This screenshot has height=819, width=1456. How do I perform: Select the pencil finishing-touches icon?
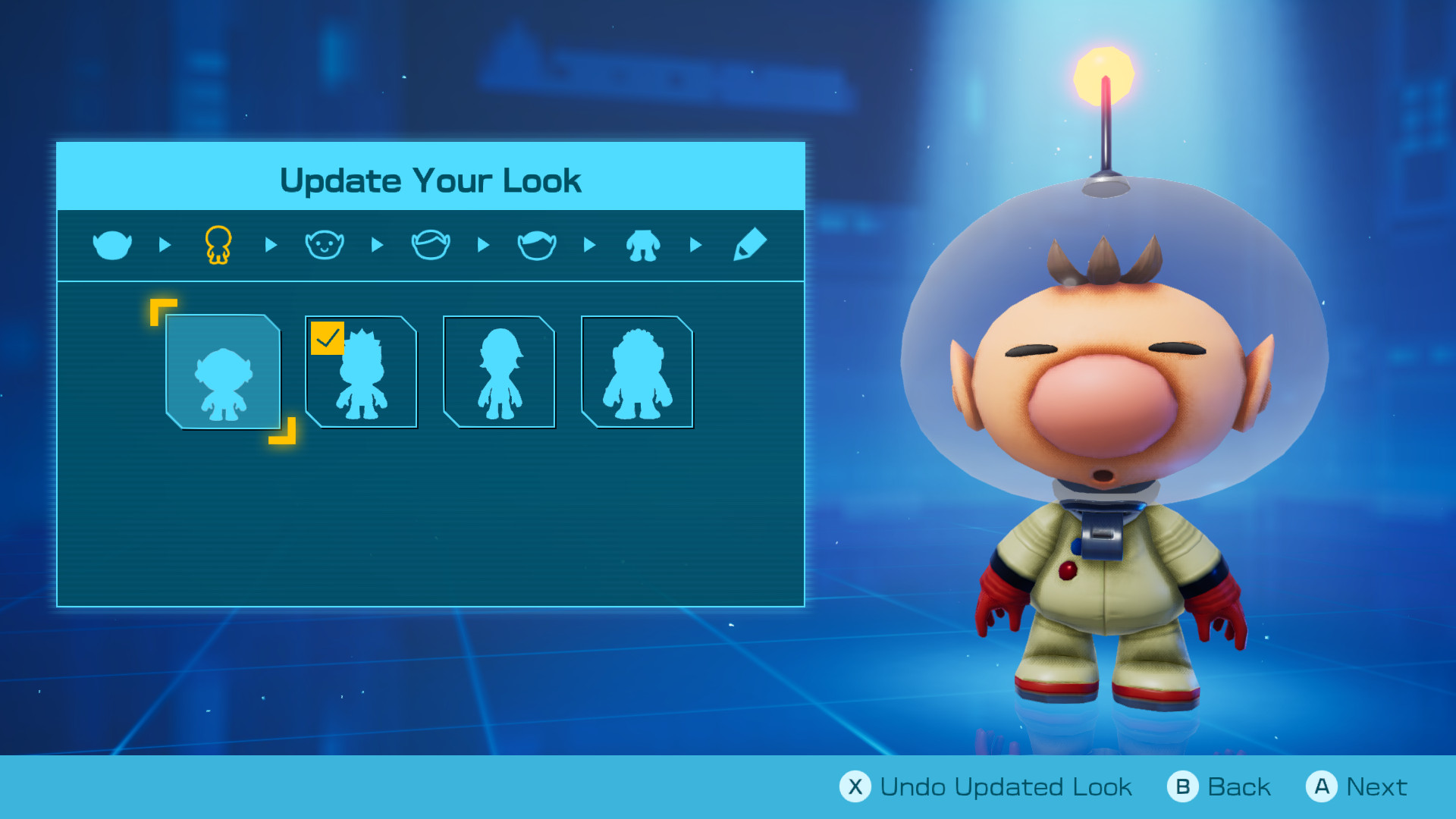coord(748,244)
